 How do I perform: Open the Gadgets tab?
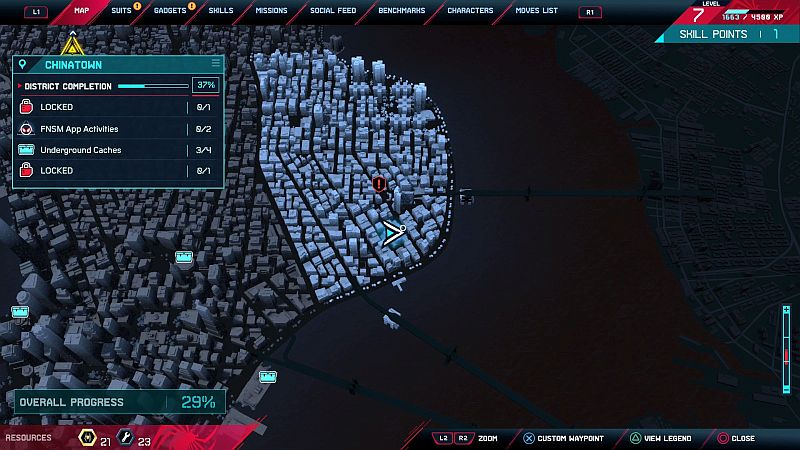pos(170,11)
